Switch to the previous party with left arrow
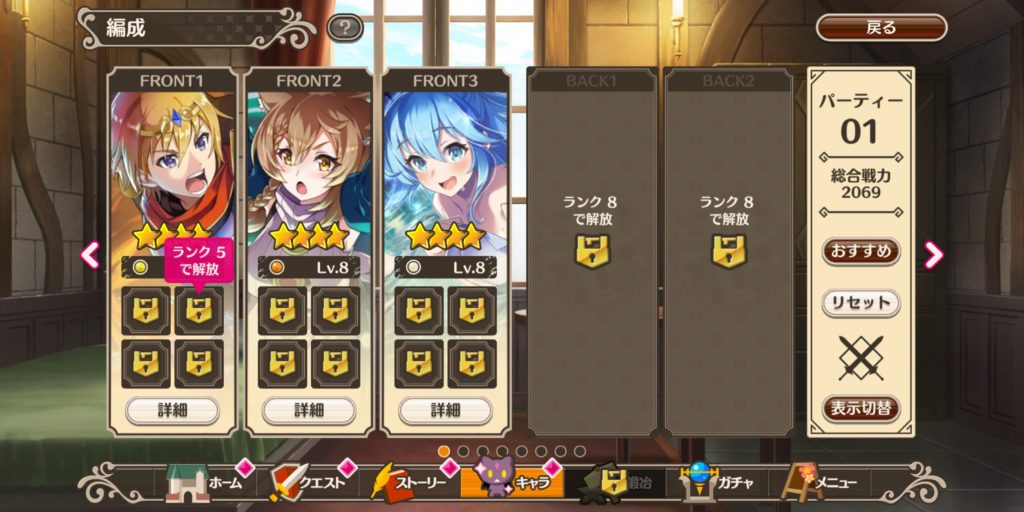The width and height of the screenshot is (1024, 512). click(x=90, y=255)
